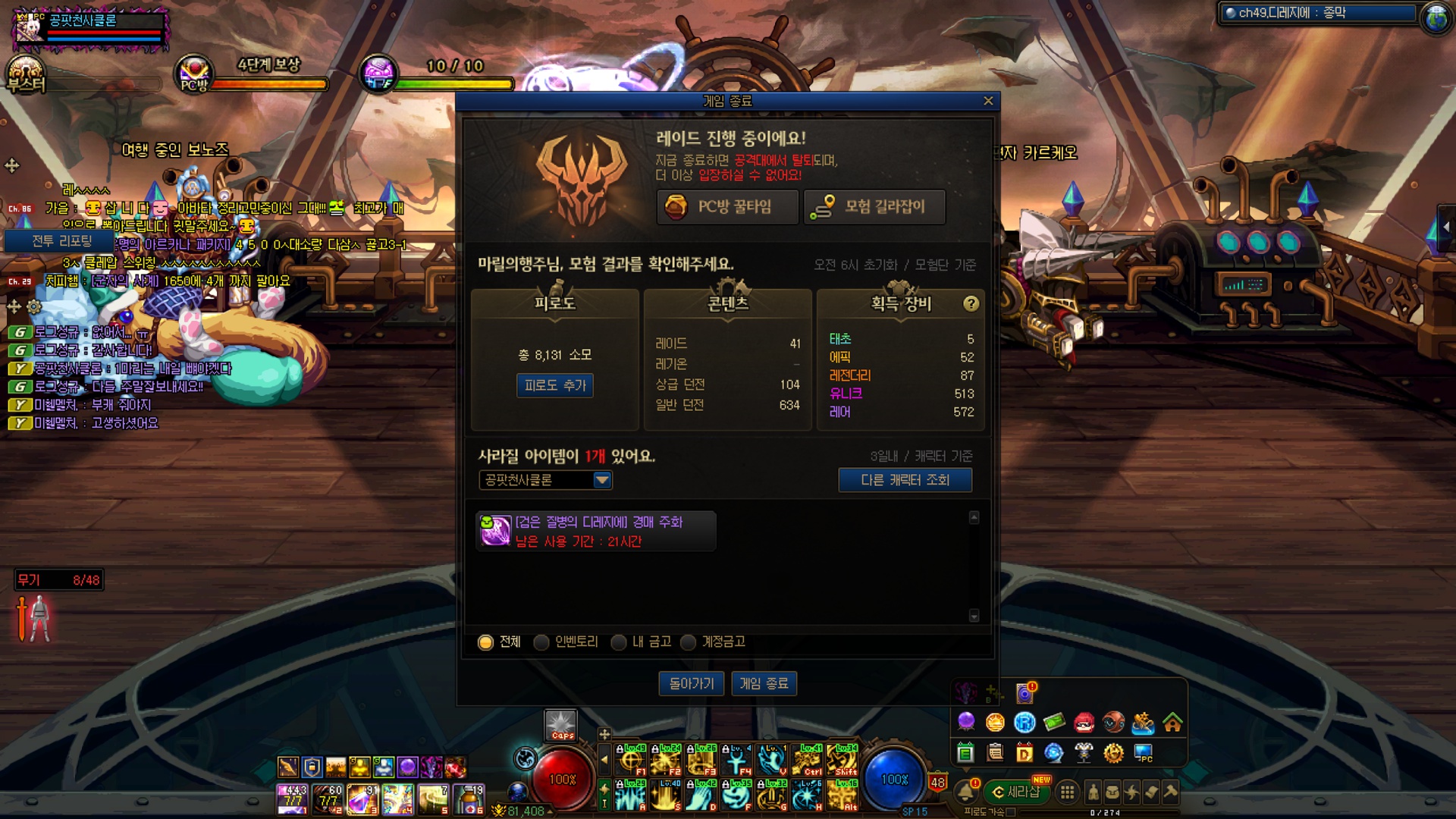Show the 획득 장비 help question mark
Screen dimensions: 1456x819
coord(971,304)
